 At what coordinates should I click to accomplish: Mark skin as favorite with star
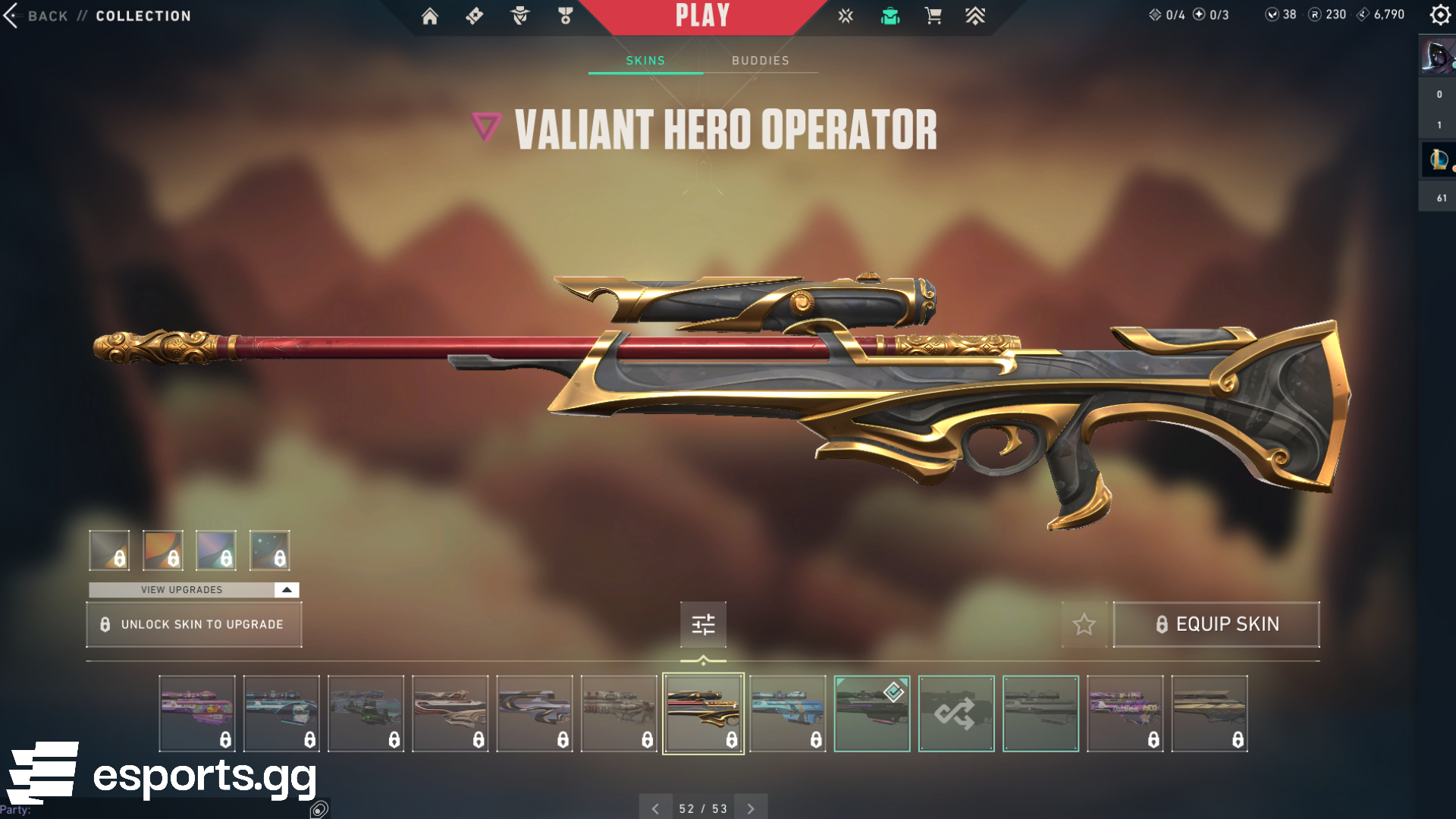tap(1084, 624)
